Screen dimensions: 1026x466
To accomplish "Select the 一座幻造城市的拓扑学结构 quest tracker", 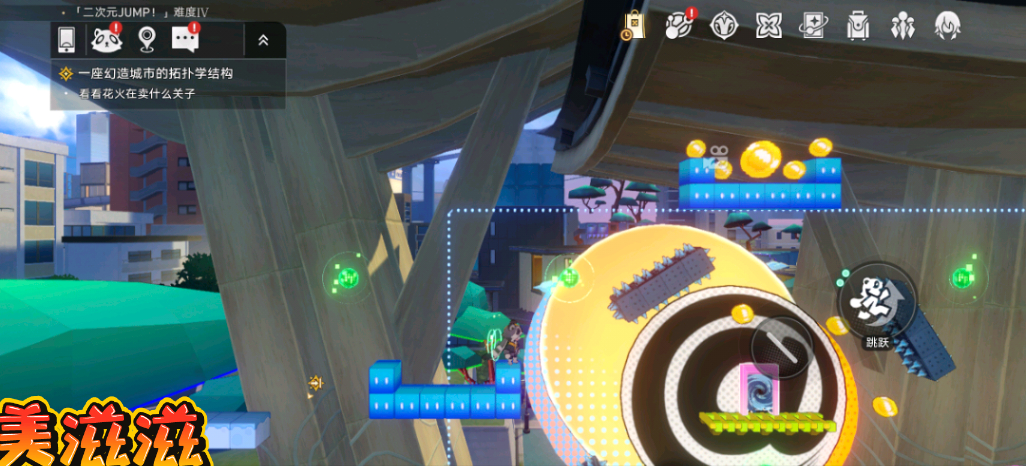I will point(150,73).
